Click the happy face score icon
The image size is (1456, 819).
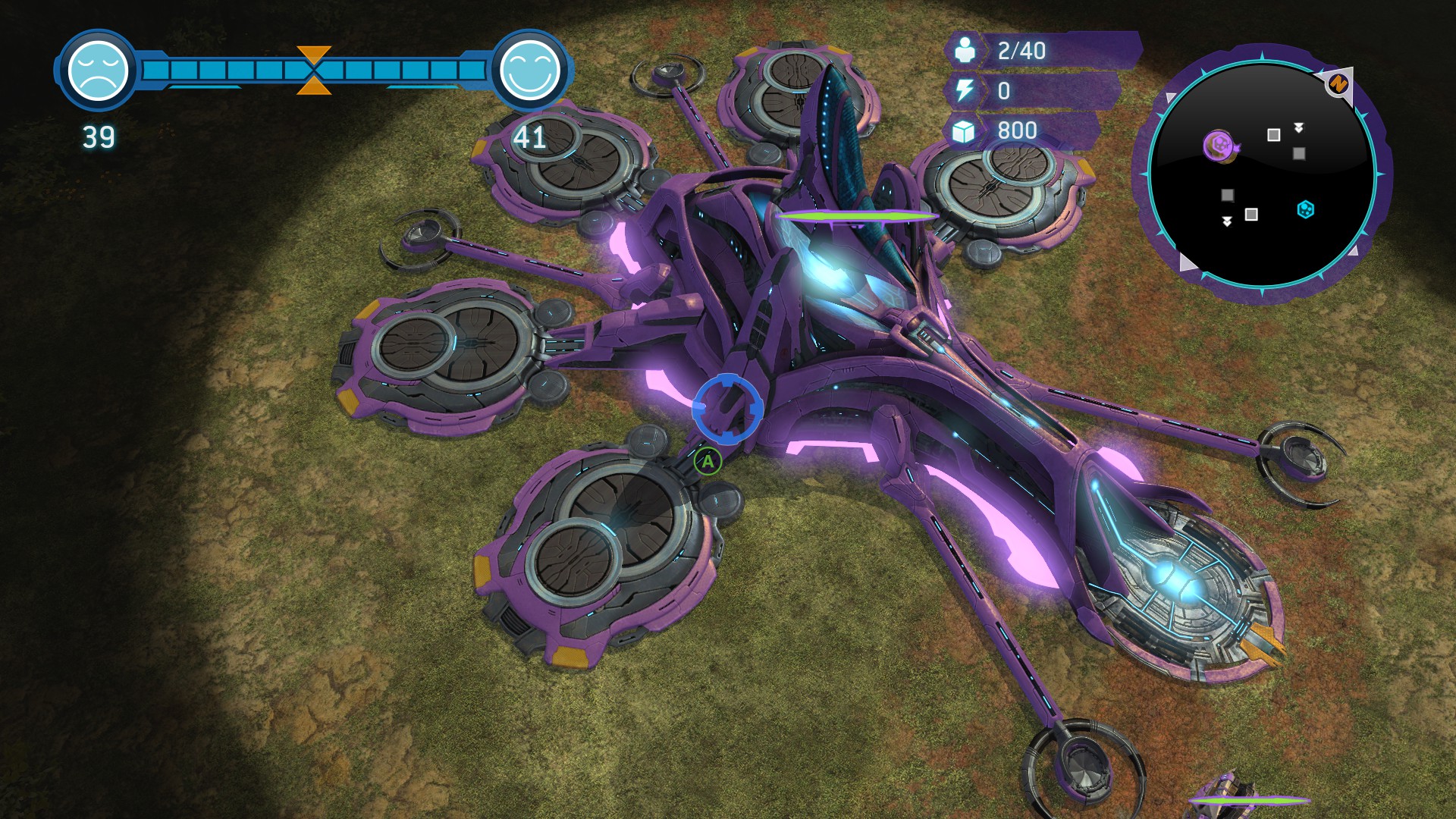pyautogui.click(x=529, y=71)
